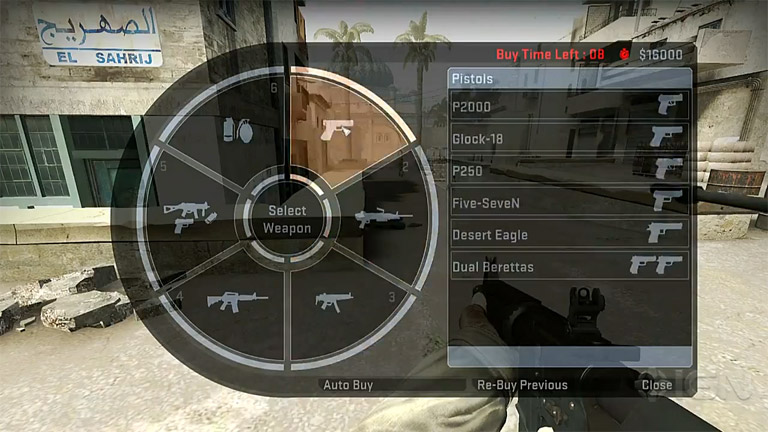
Task: Buy the P2000 pistol
Action: click(569, 104)
